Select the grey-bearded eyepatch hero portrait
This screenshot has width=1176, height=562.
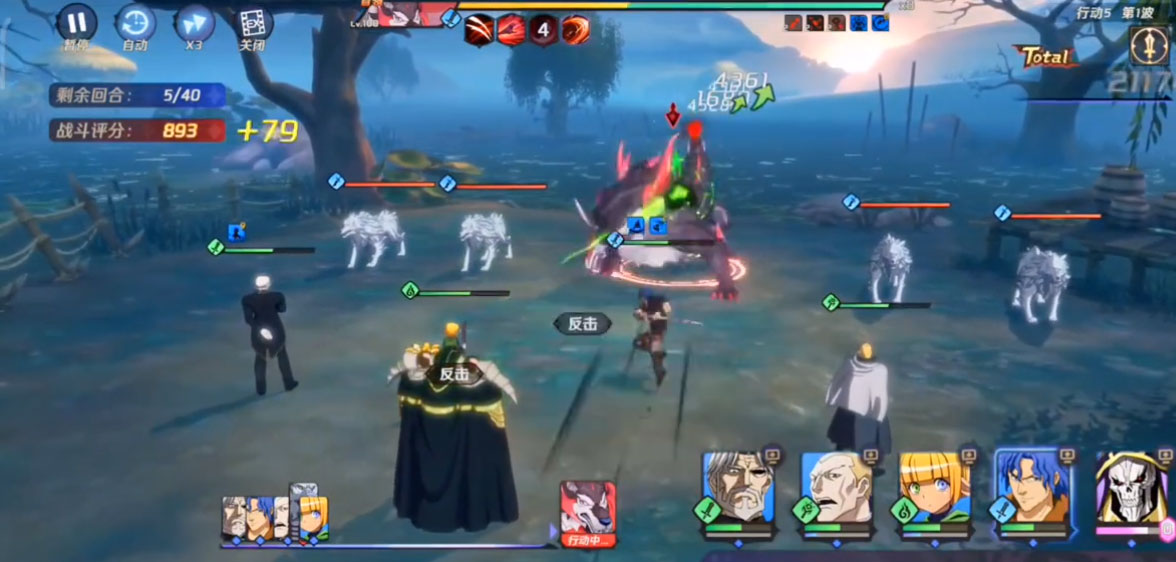pyautogui.click(x=737, y=488)
